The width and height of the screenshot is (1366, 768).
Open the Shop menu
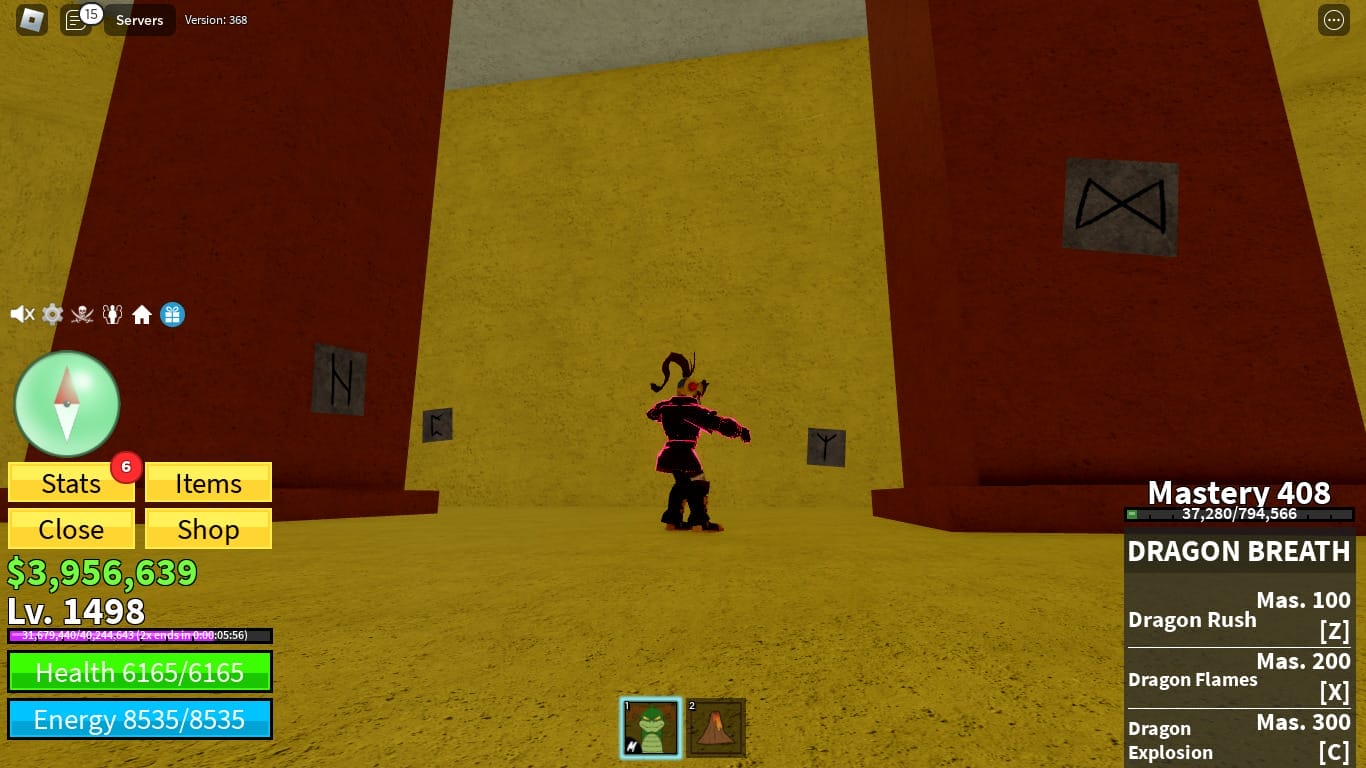coord(207,529)
